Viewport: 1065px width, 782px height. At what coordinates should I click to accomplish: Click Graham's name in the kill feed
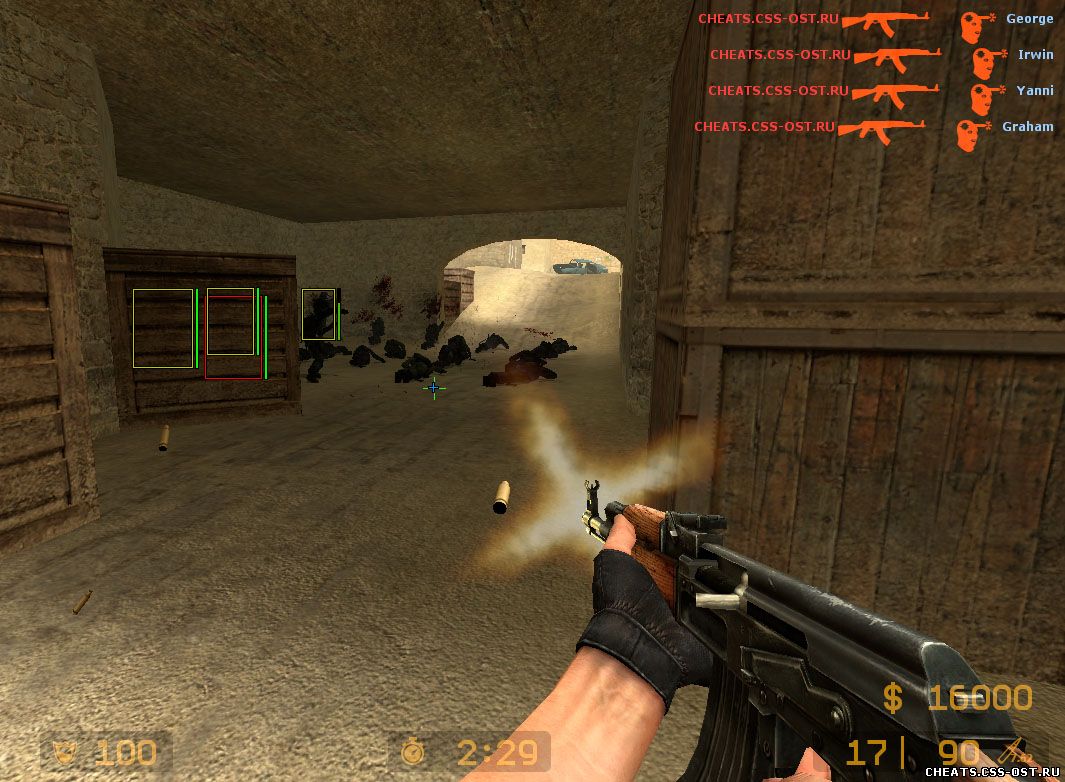click(1027, 127)
